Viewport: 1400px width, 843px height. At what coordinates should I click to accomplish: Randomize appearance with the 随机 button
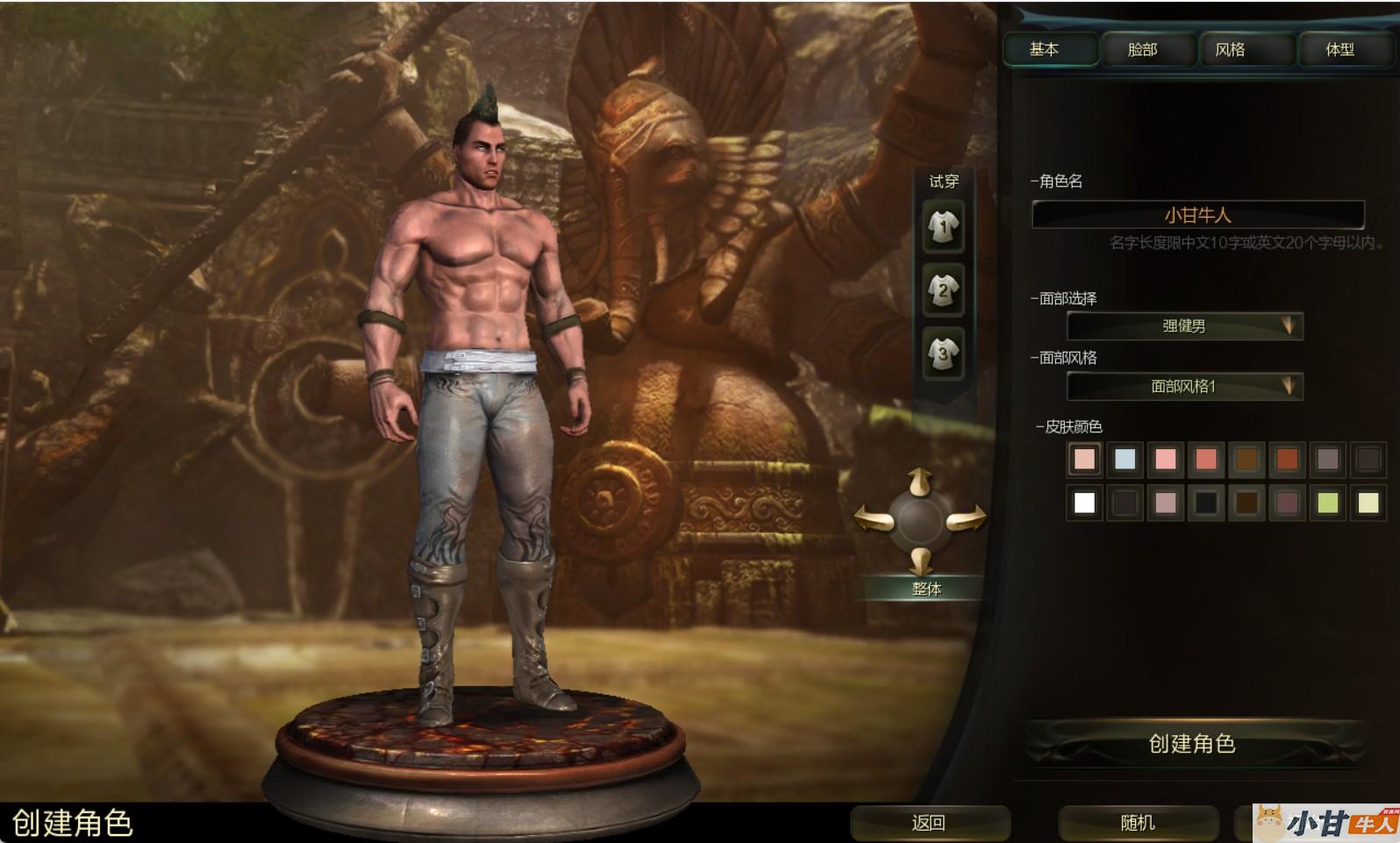coord(1138,823)
